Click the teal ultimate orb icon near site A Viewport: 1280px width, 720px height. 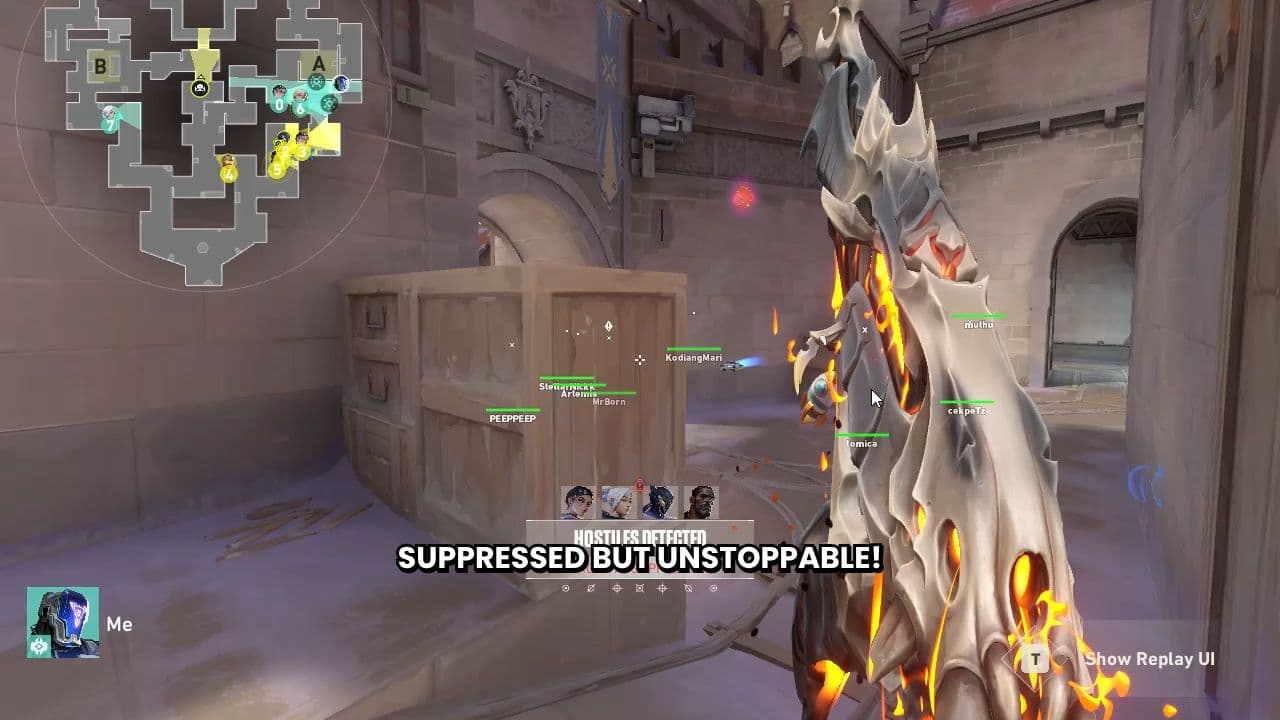pyautogui.click(x=316, y=81)
